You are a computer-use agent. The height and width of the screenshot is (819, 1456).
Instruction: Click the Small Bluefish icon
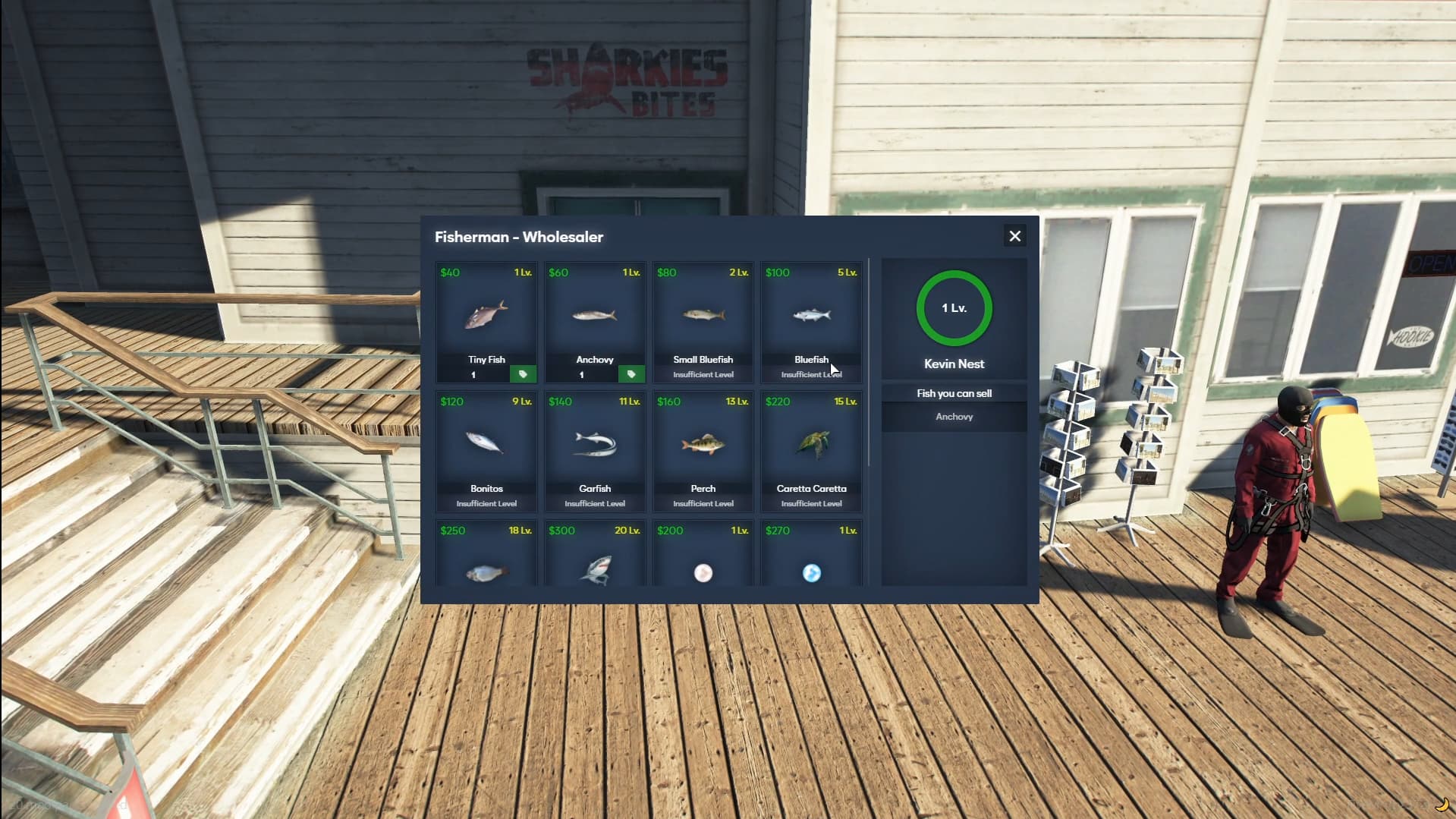click(x=703, y=315)
